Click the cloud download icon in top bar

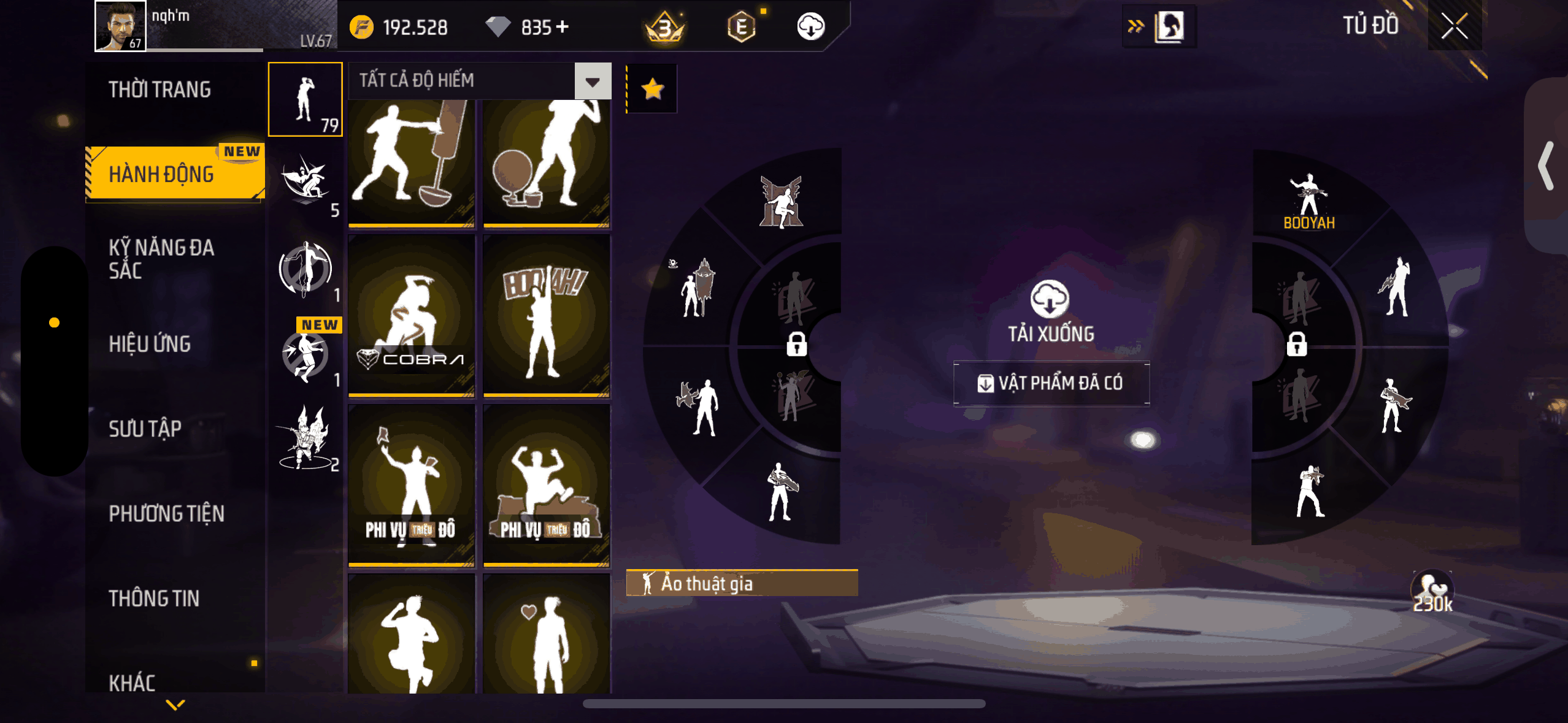tap(810, 26)
